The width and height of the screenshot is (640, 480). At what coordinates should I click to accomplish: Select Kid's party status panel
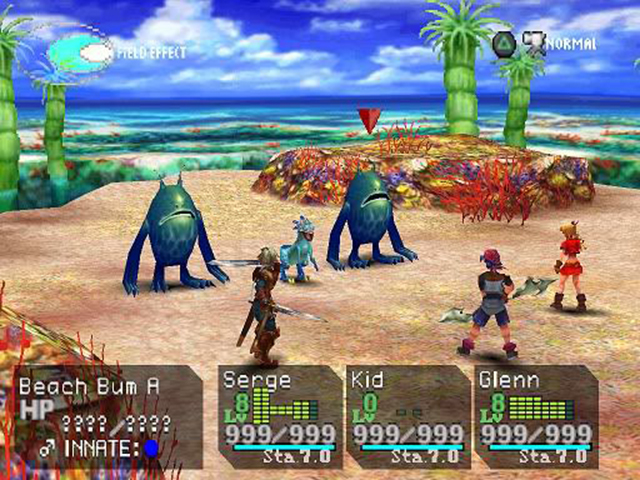[406, 415]
